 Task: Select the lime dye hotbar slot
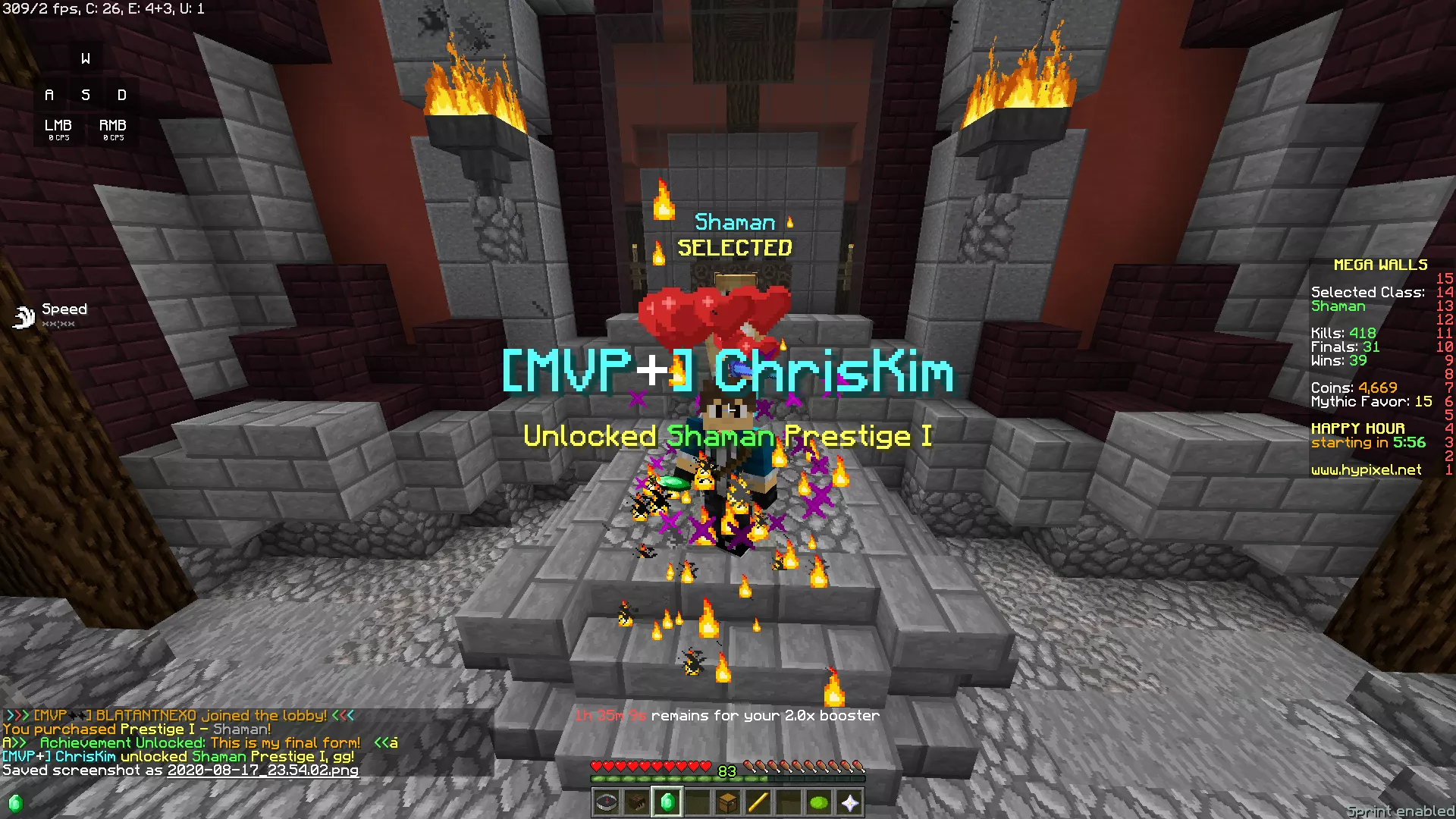pos(819,802)
